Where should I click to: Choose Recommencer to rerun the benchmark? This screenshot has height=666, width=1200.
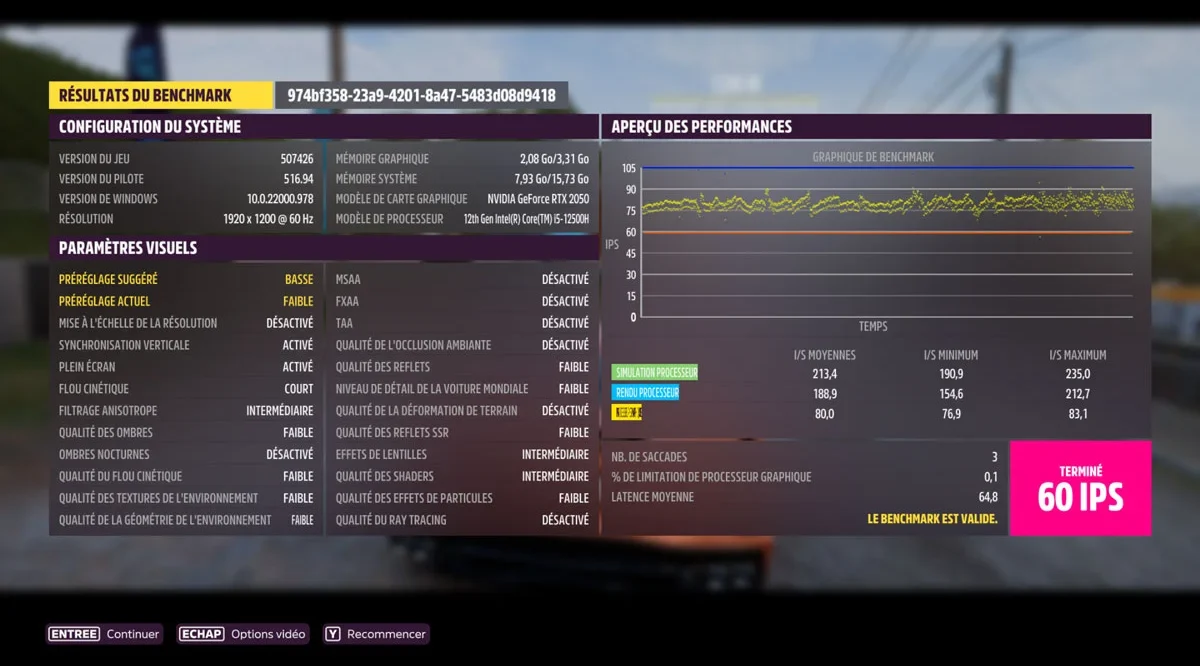[x=375, y=634]
